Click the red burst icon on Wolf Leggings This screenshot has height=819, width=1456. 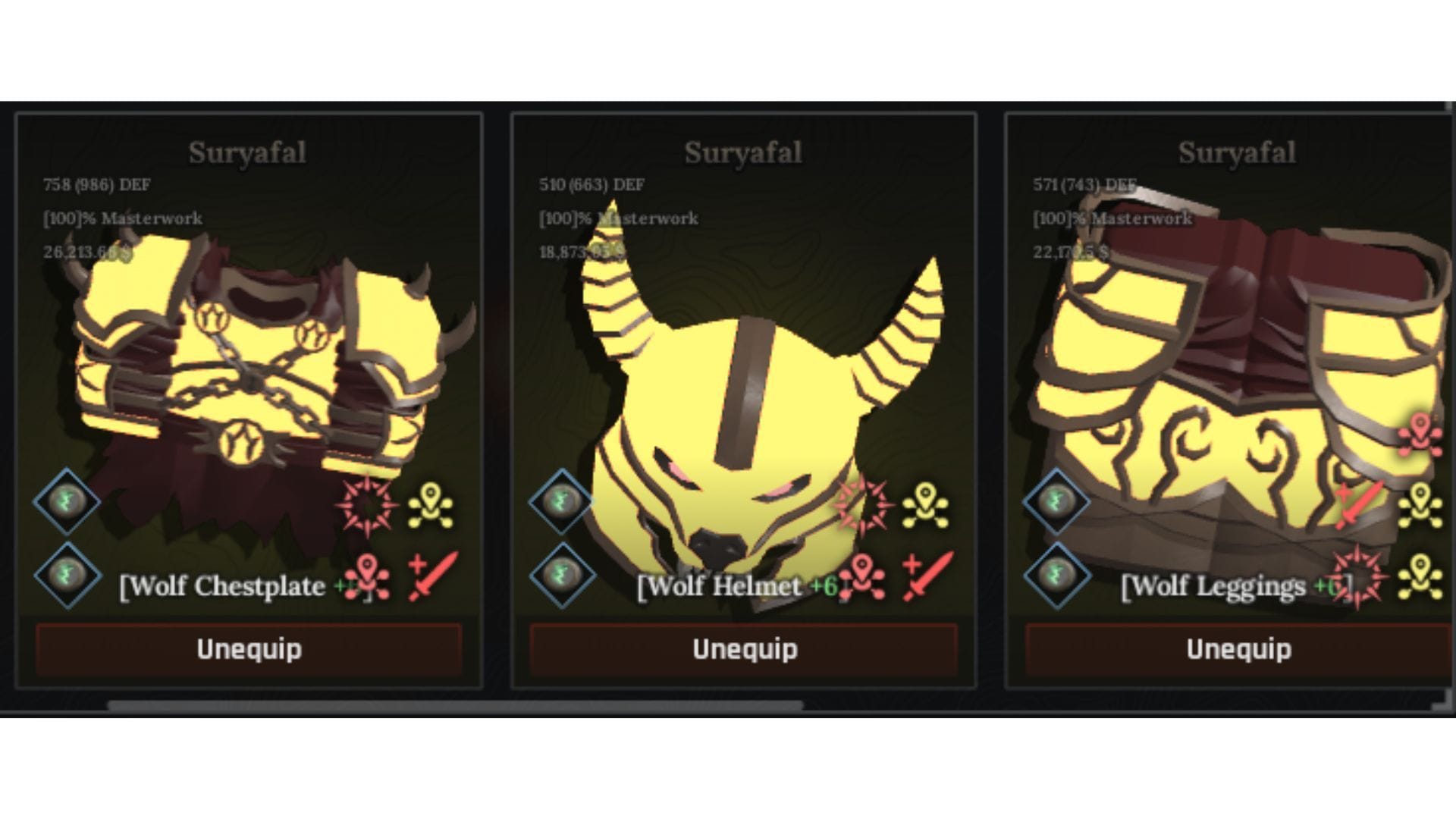[1357, 579]
